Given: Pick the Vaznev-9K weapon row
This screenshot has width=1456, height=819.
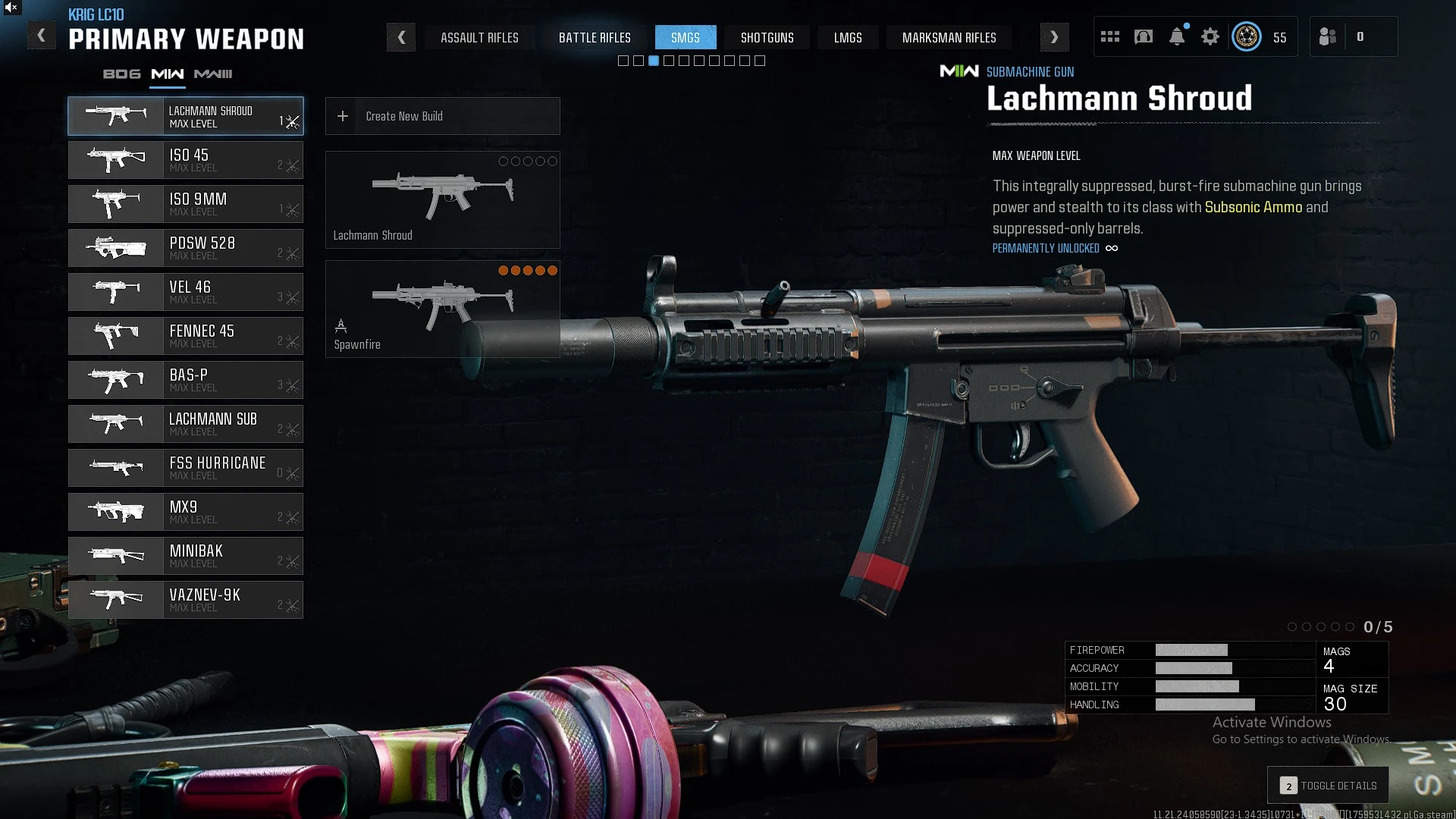Looking at the screenshot, I should (x=186, y=600).
